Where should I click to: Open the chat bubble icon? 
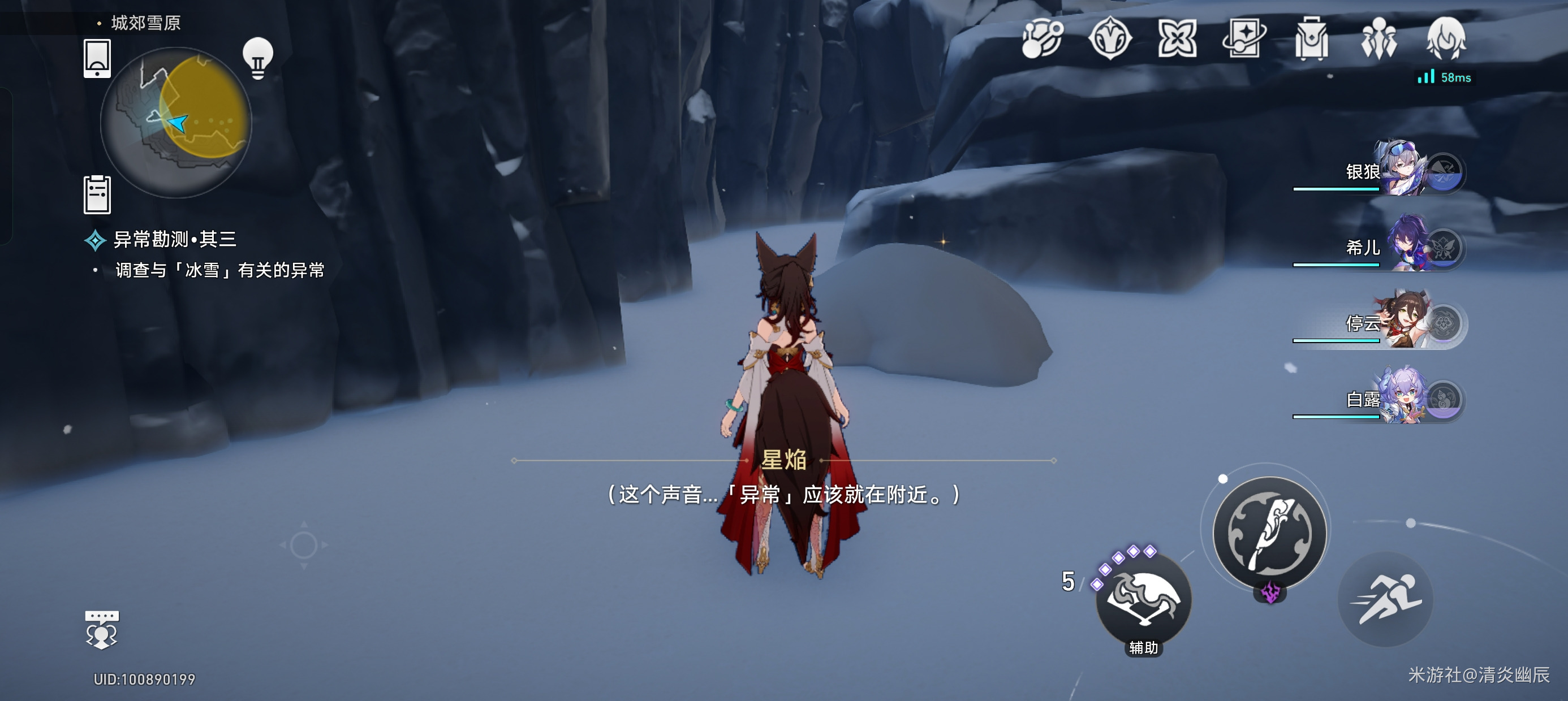(x=102, y=630)
